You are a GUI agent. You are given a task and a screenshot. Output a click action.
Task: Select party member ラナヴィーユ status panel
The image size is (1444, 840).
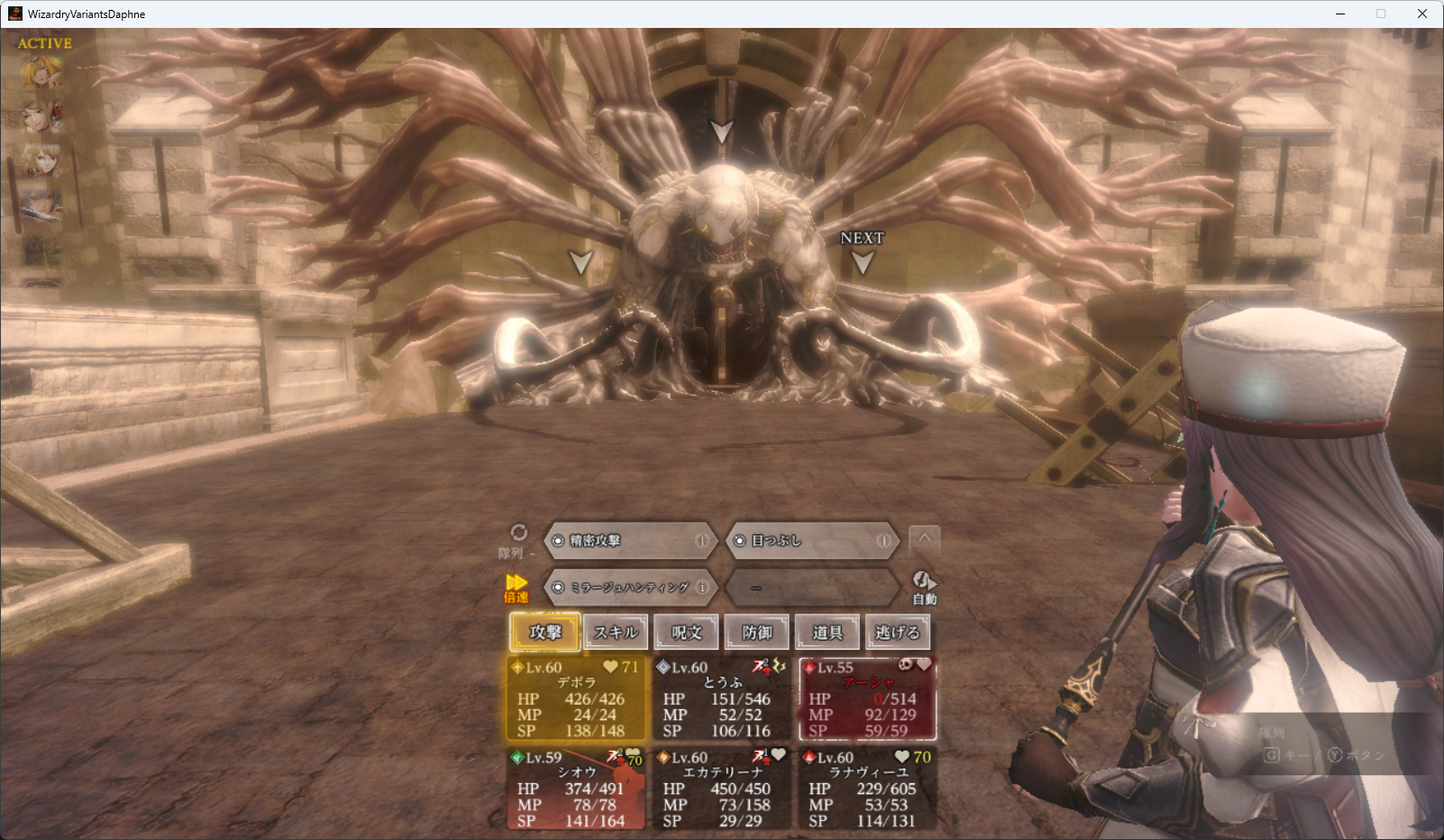867,789
